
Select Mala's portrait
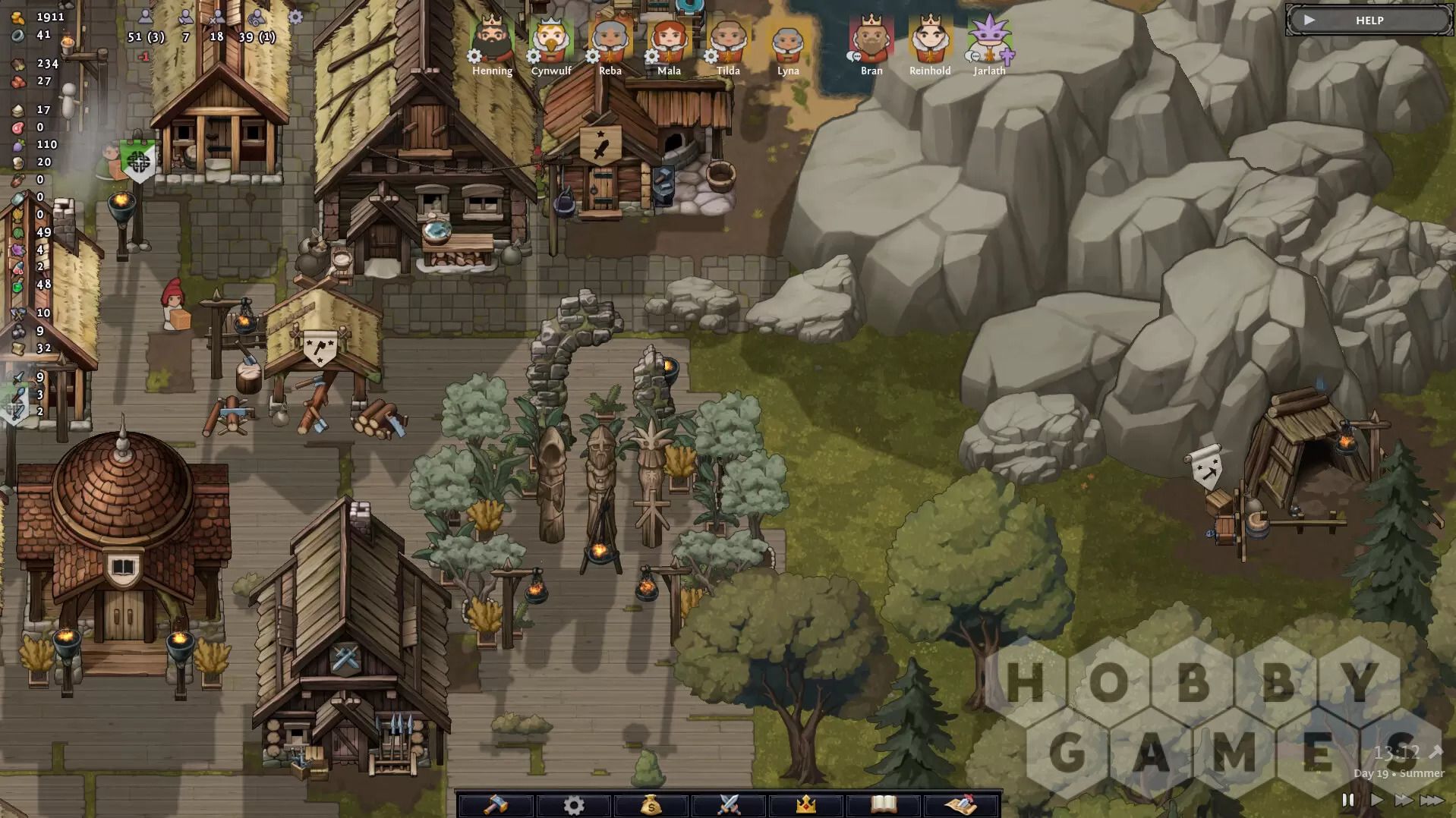point(669,39)
